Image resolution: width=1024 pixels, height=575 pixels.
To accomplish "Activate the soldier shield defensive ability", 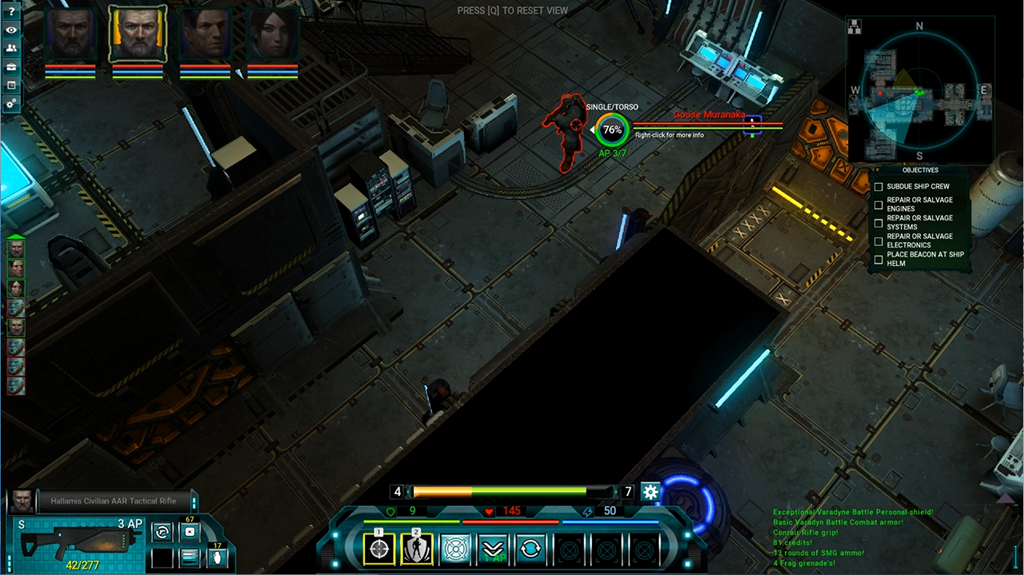I will click(417, 548).
